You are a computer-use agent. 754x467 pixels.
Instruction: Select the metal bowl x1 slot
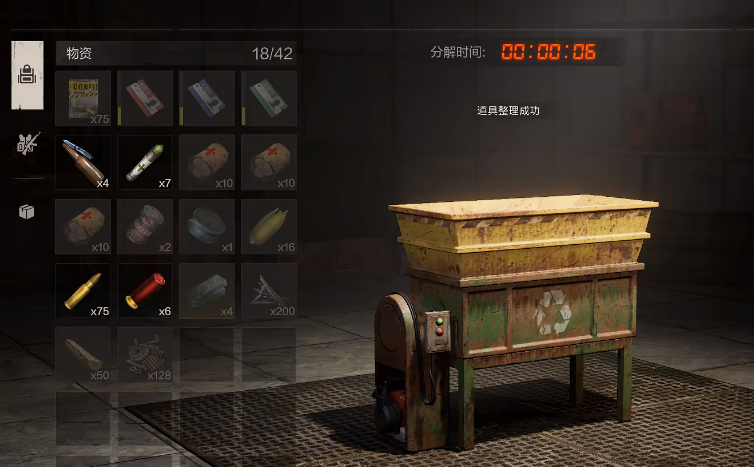[207, 226]
